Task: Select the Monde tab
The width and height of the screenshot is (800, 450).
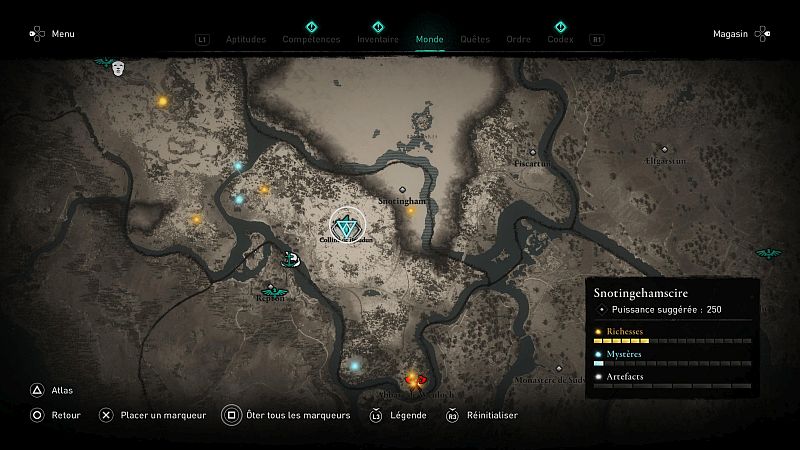Action: [x=429, y=40]
